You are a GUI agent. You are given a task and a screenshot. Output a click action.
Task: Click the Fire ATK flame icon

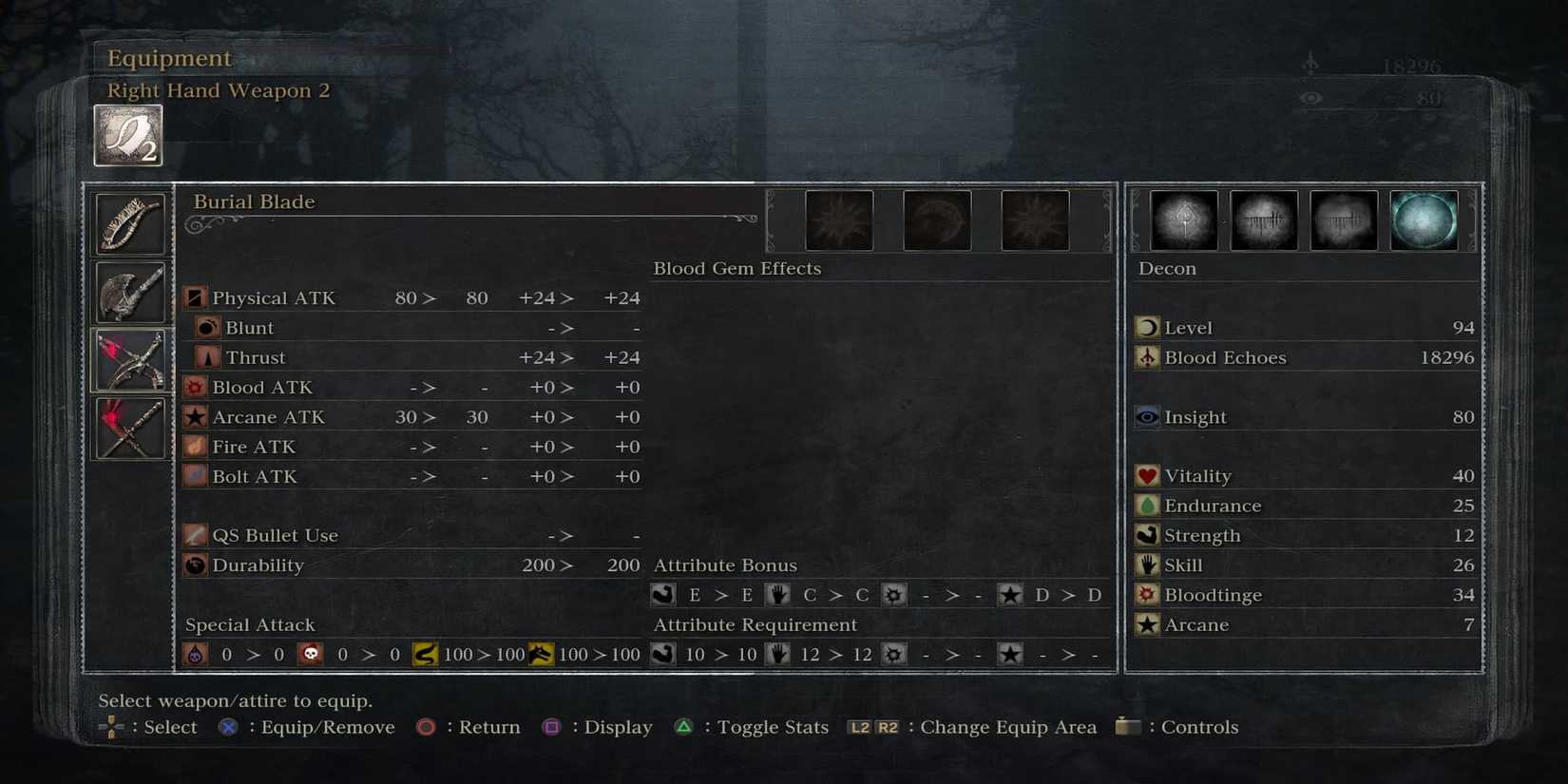[x=195, y=447]
